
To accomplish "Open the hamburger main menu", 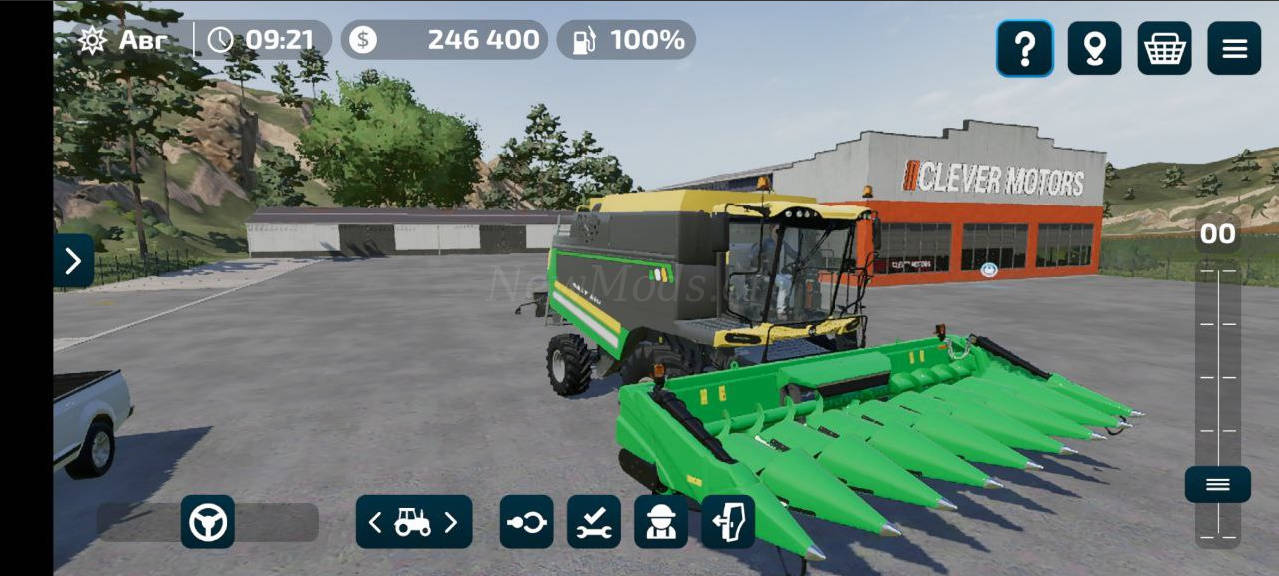I will tap(1234, 48).
